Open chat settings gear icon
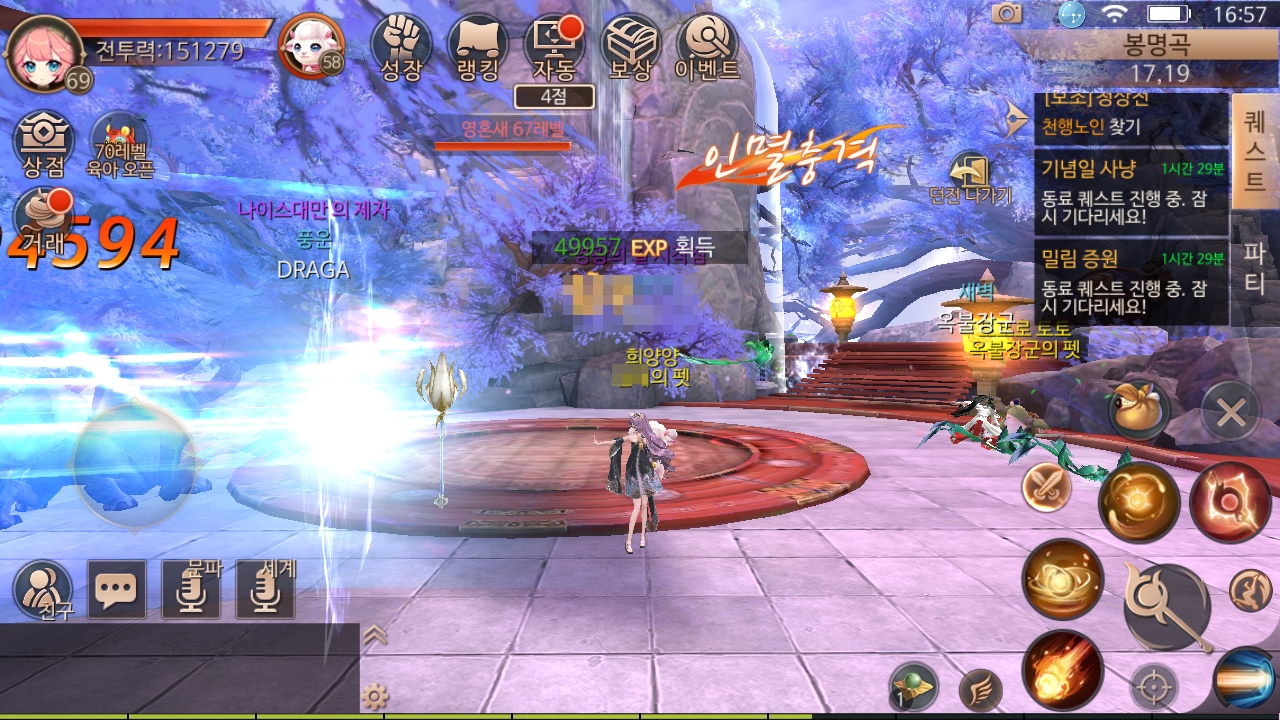Screen dimensions: 1280x720 [x=375, y=697]
